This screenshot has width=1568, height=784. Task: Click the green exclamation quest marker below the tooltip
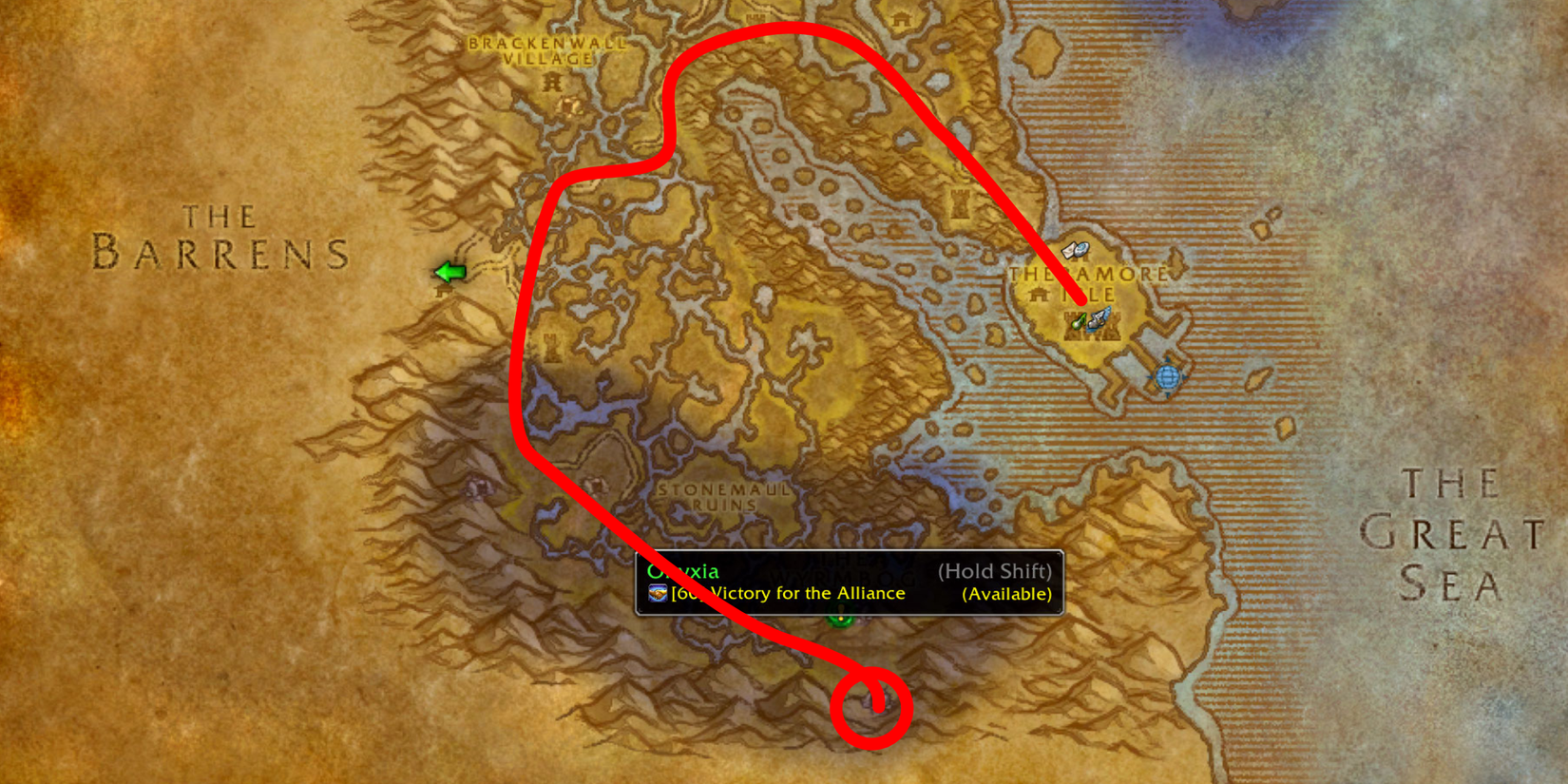point(840,621)
